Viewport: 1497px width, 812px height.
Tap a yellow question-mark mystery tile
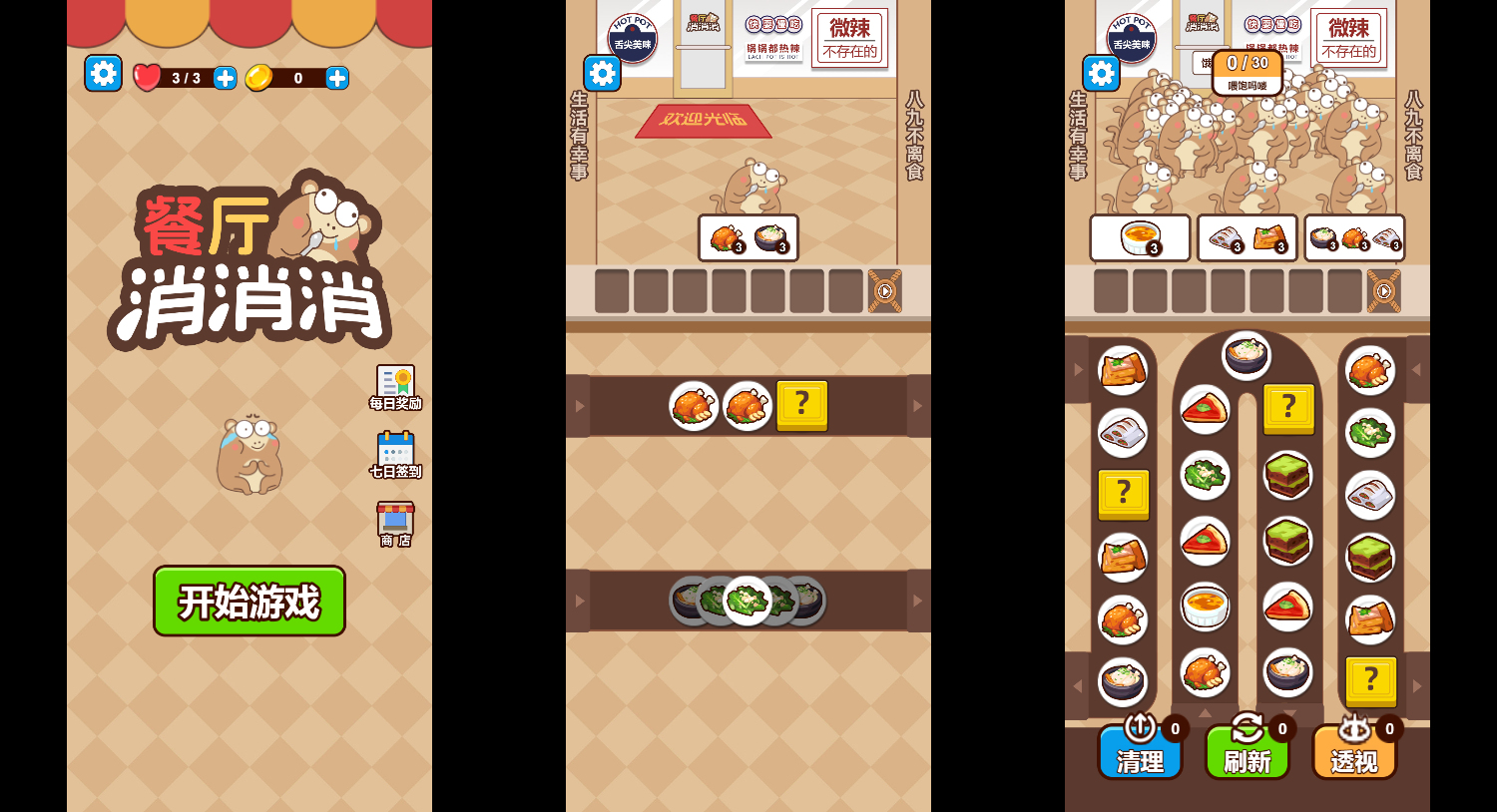point(802,405)
